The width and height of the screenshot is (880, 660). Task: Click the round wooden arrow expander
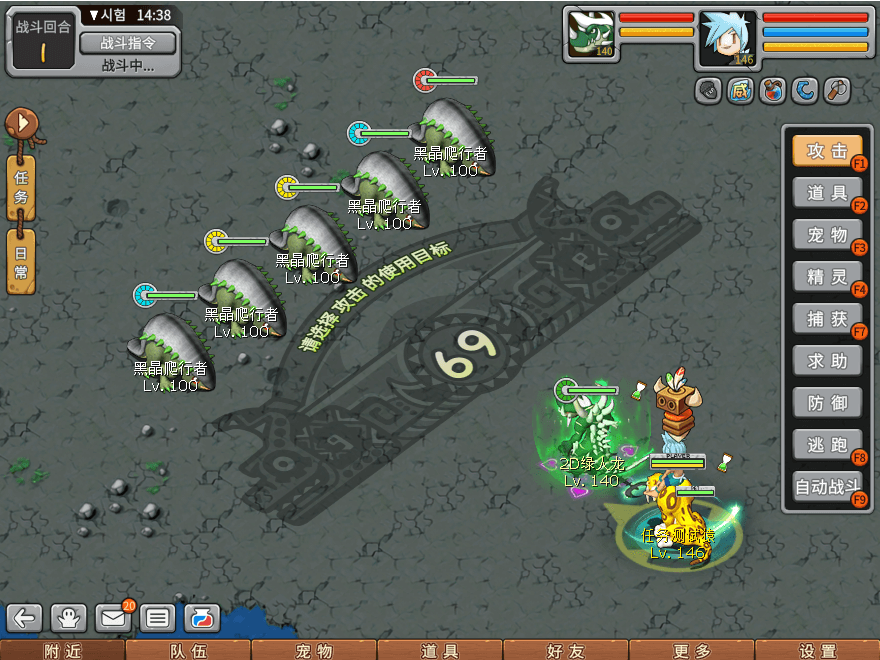tap(21, 124)
